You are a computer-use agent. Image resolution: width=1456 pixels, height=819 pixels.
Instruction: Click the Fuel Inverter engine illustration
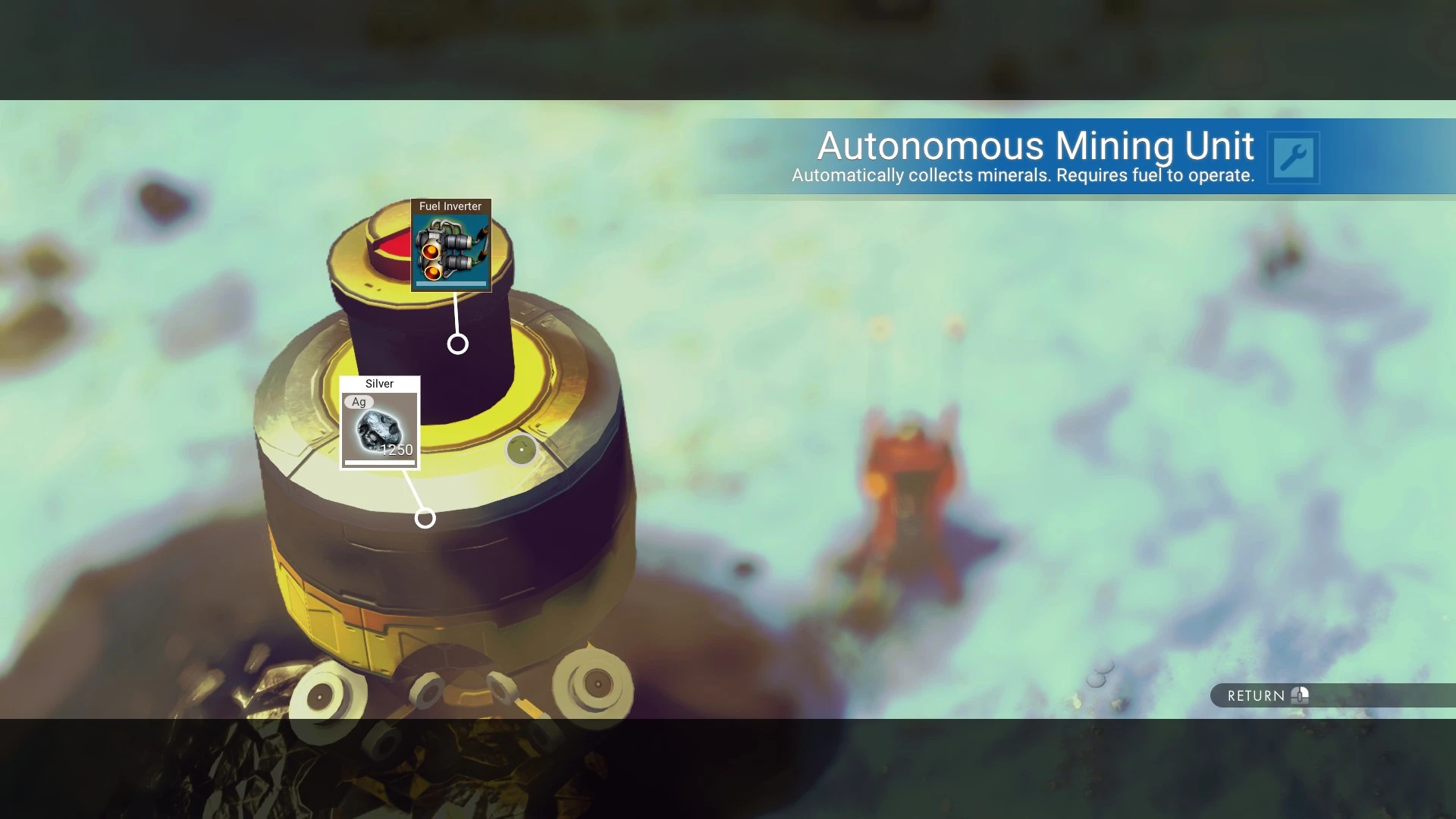pyautogui.click(x=450, y=250)
